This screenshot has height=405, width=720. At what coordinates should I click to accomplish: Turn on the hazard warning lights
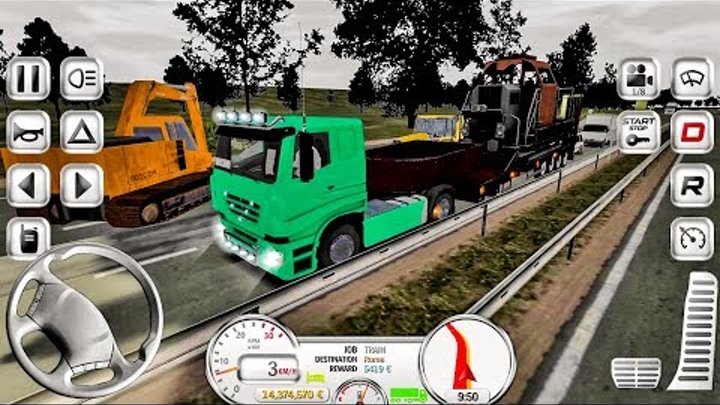pyautogui.click(x=82, y=131)
